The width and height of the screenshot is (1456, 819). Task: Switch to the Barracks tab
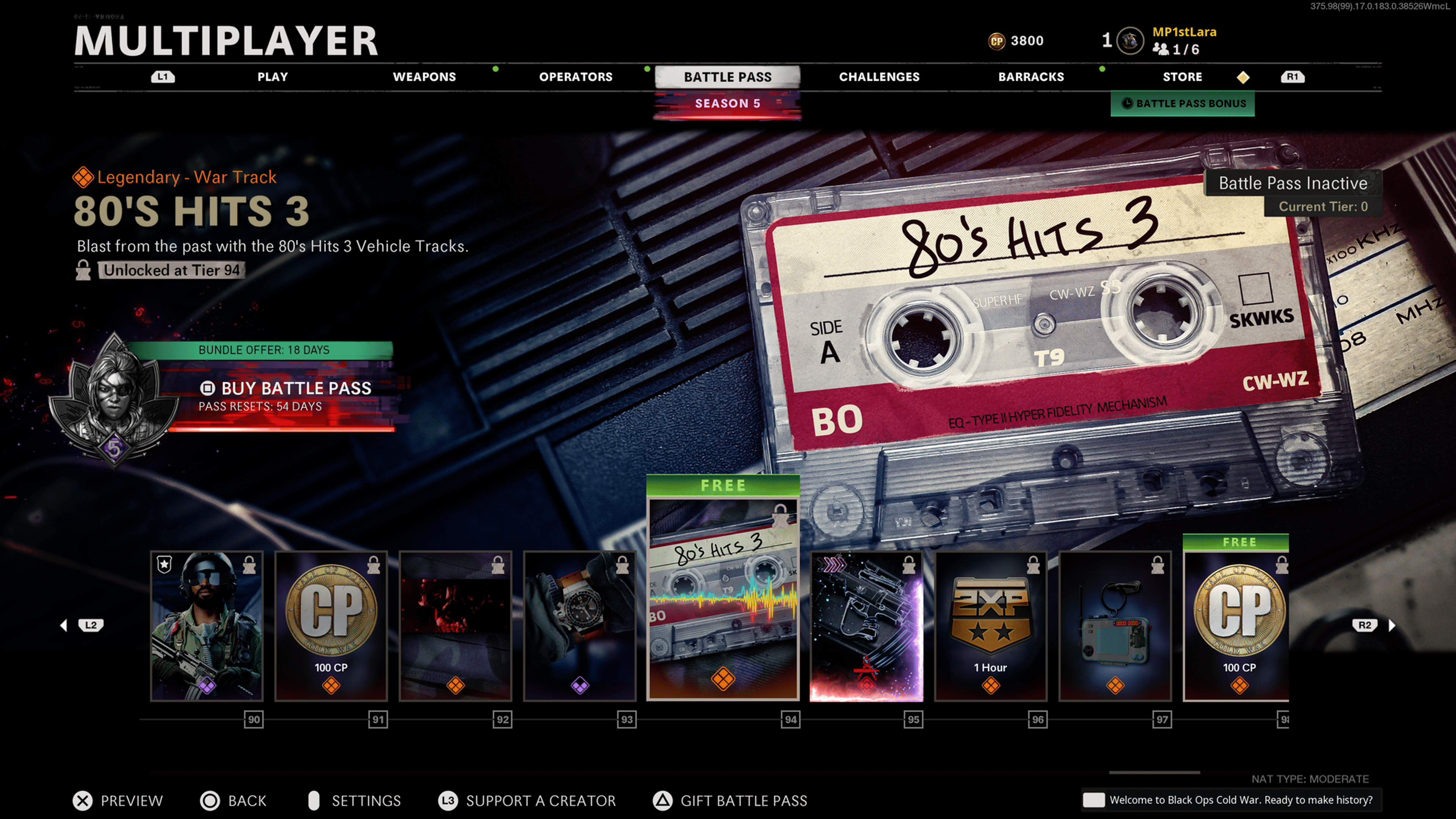[1031, 77]
